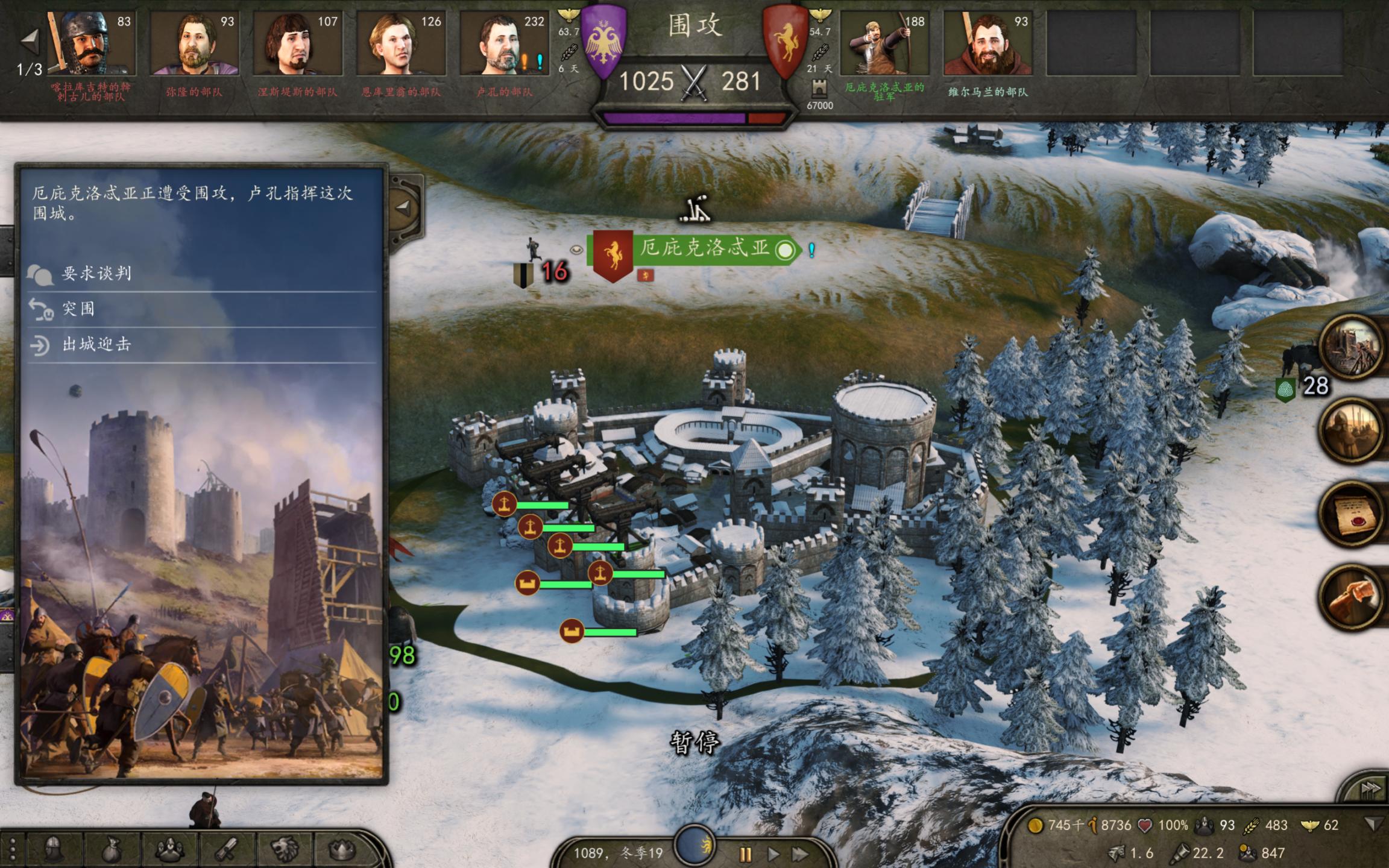Viewport: 1389px width, 868px height.
Task: Open the sealed letter notification
Action: coord(1352,514)
